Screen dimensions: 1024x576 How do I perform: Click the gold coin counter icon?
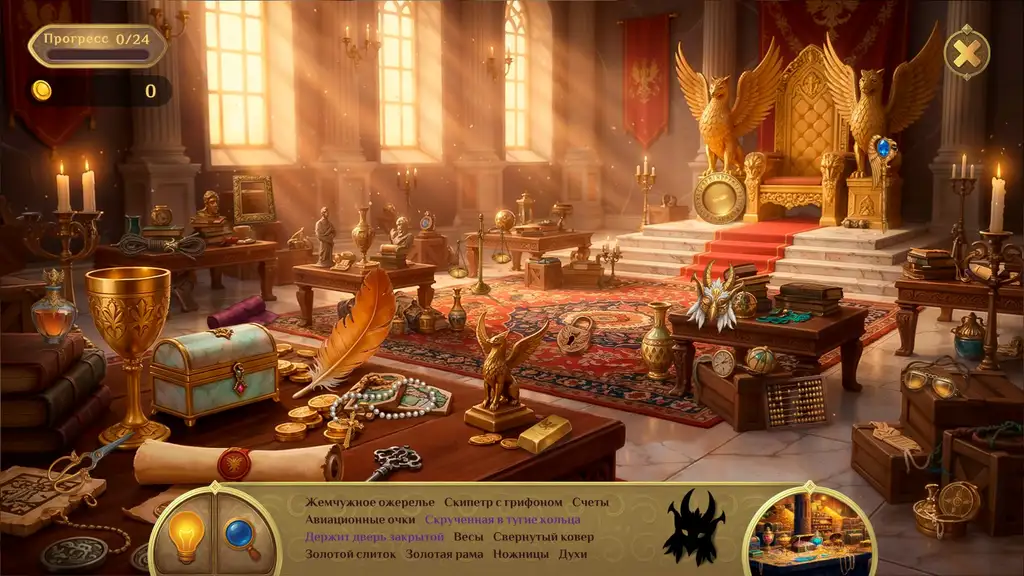pyautogui.click(x=42, y=91)
